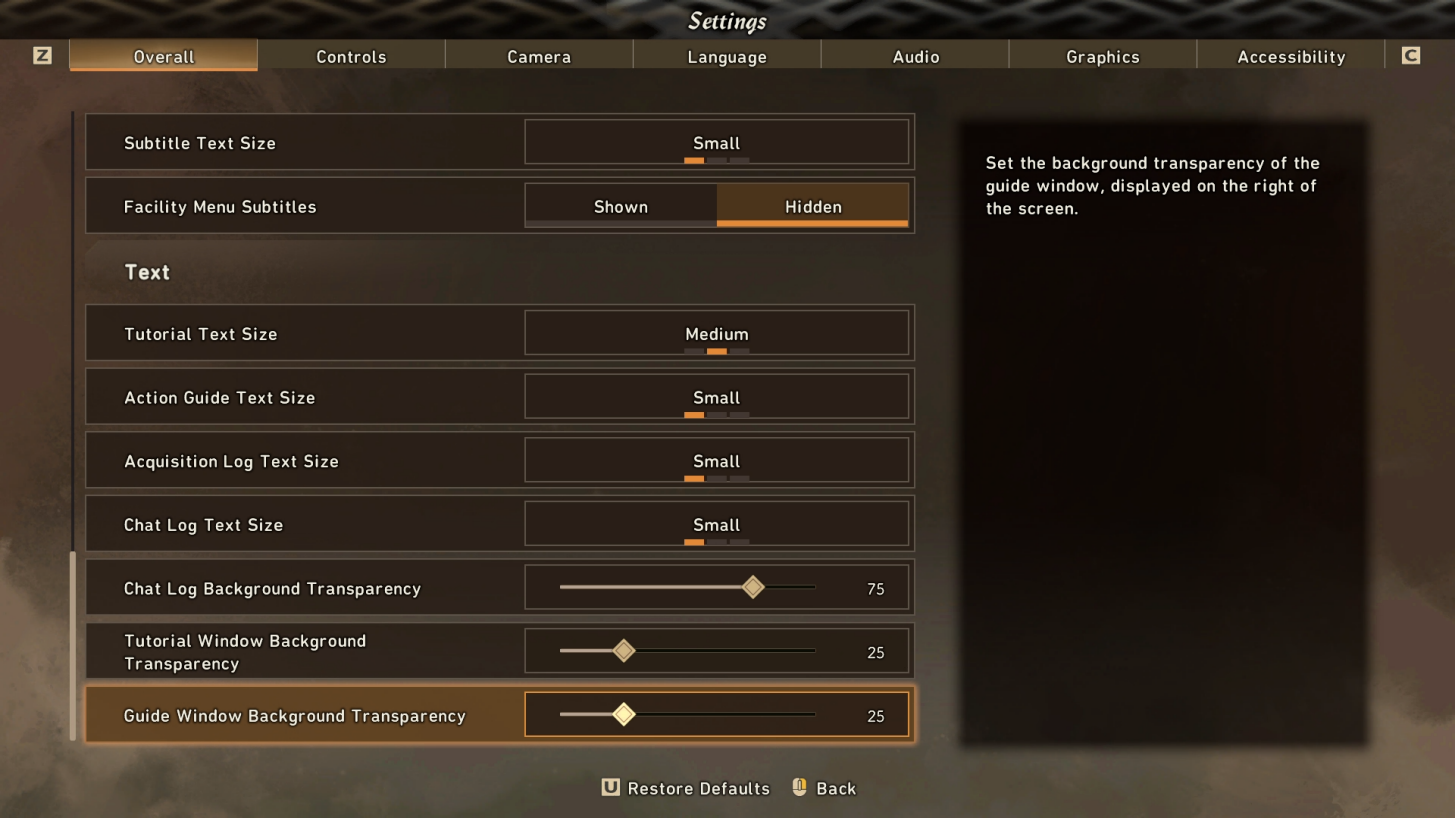Screen dimensions: 1455x818
Task: Open the Accessibility tab
Action: pos(1289,56)
